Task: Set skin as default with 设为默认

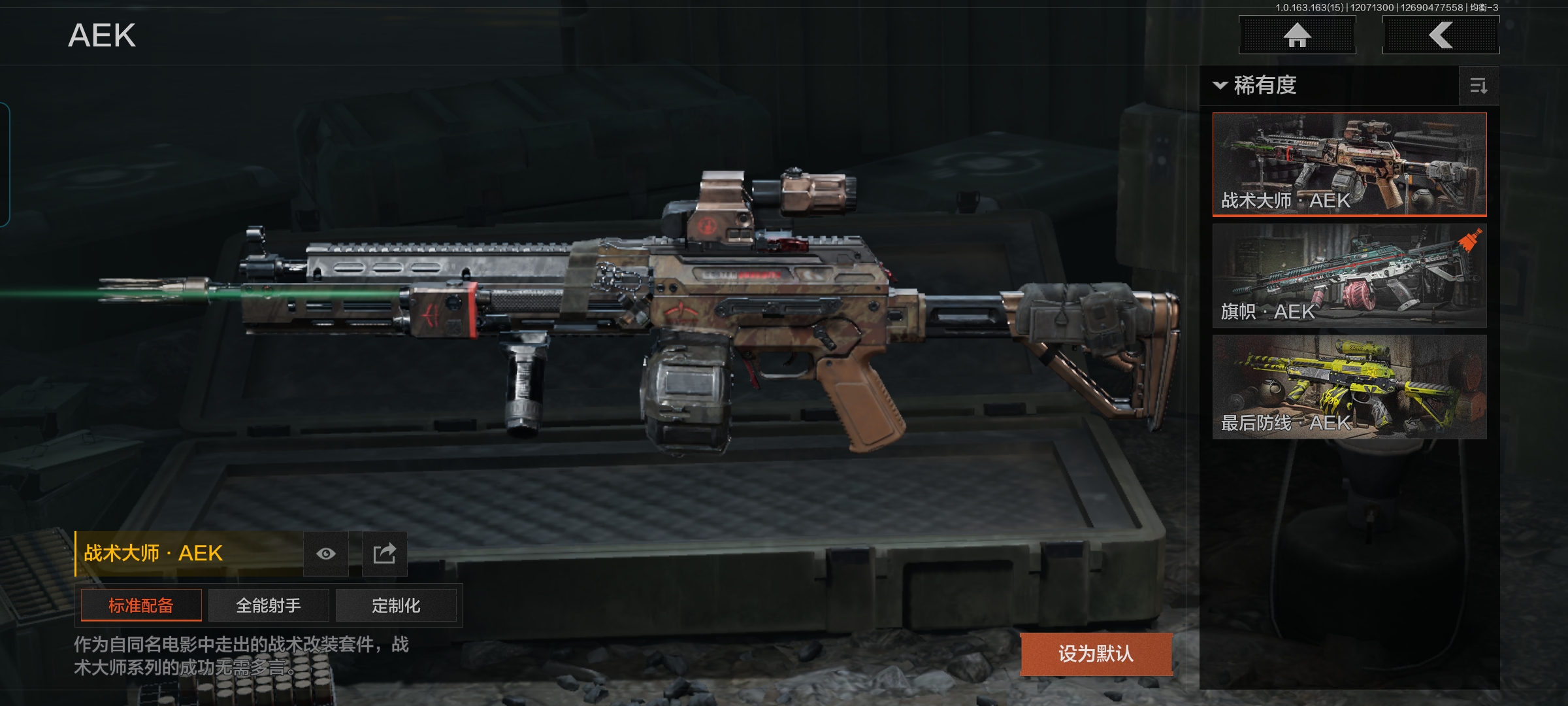Action: pos(1096,654)
